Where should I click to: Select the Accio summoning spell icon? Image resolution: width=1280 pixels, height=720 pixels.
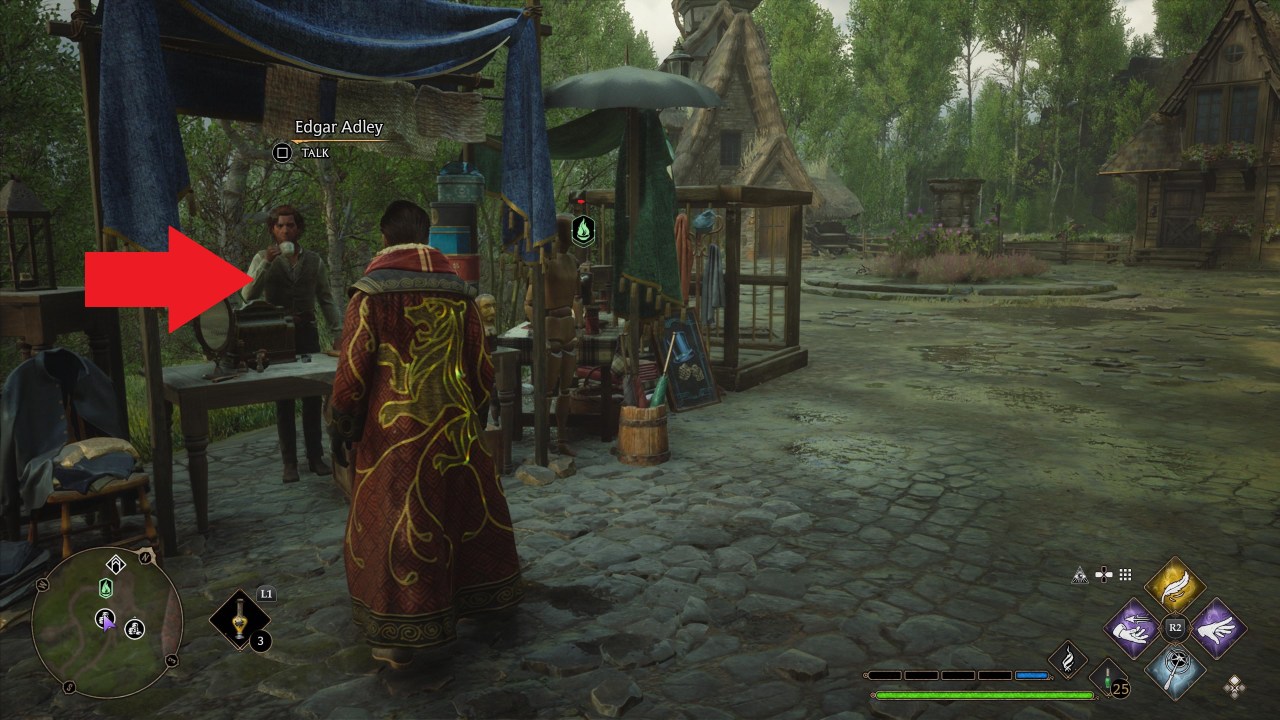1131,629
